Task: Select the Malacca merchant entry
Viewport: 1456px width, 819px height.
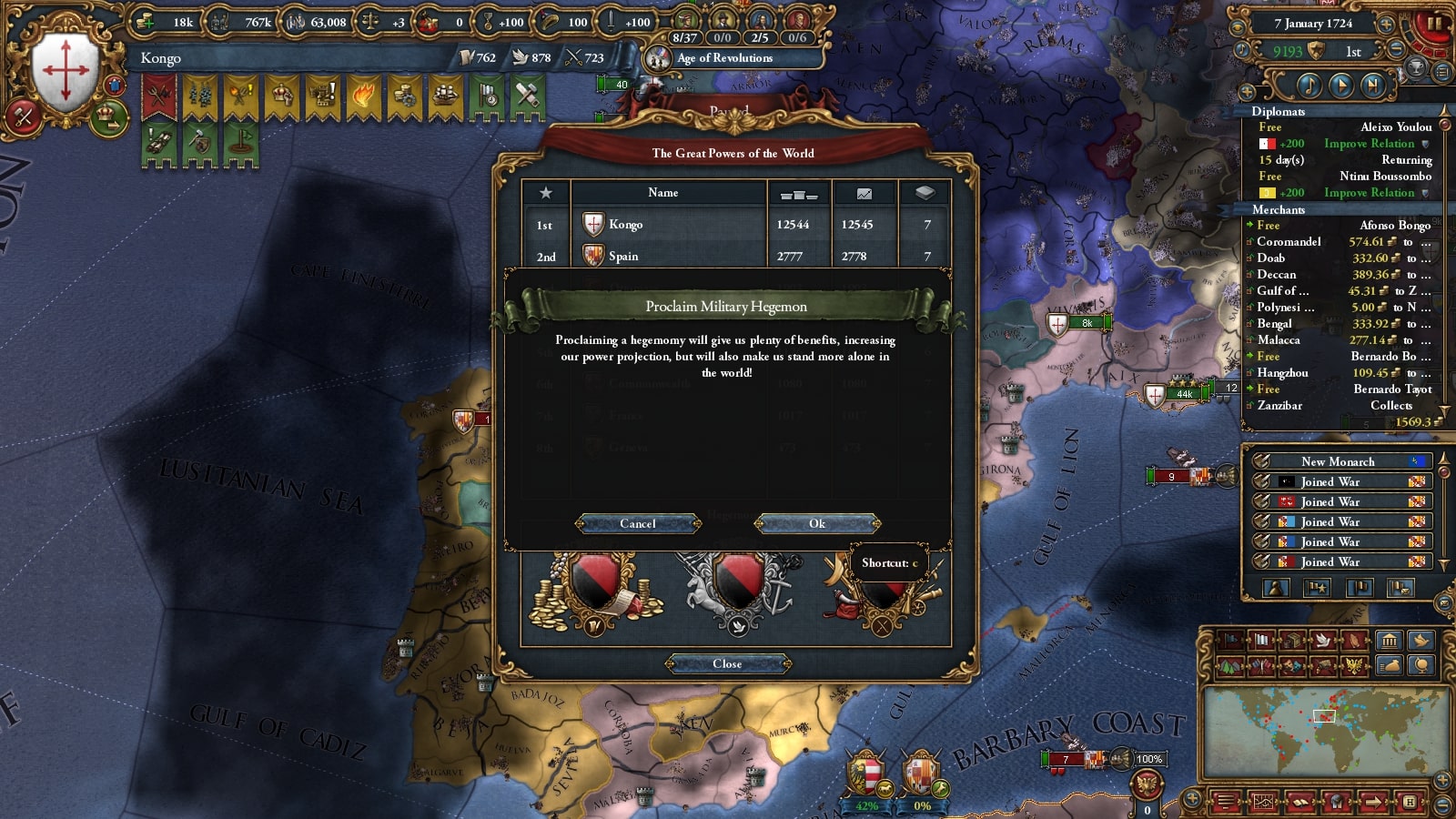Action: point(1279,340)
